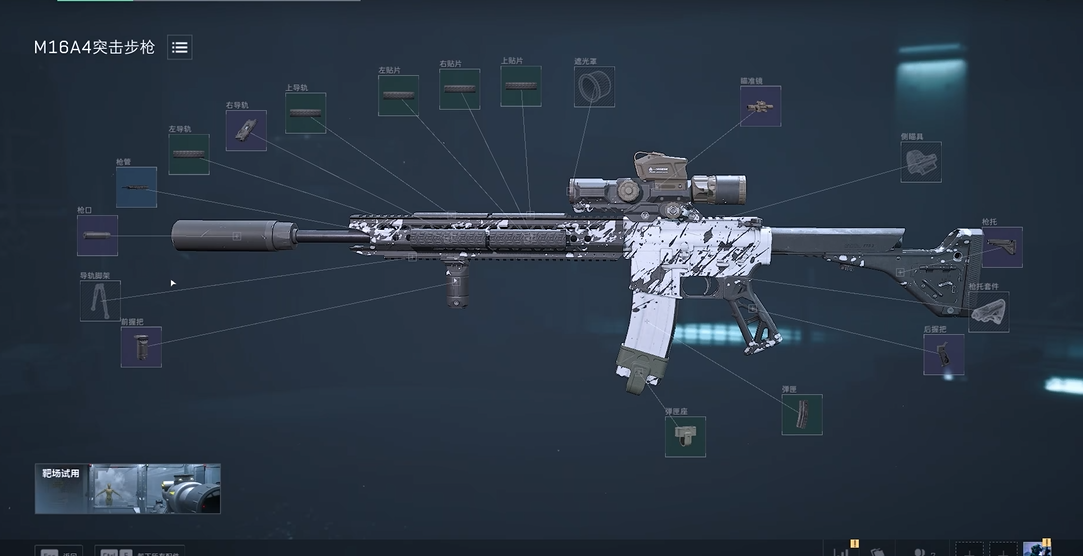Select the 弹匣座 magazine well slot
Viewport: 1083px width, 556px height.
[685, 436]
